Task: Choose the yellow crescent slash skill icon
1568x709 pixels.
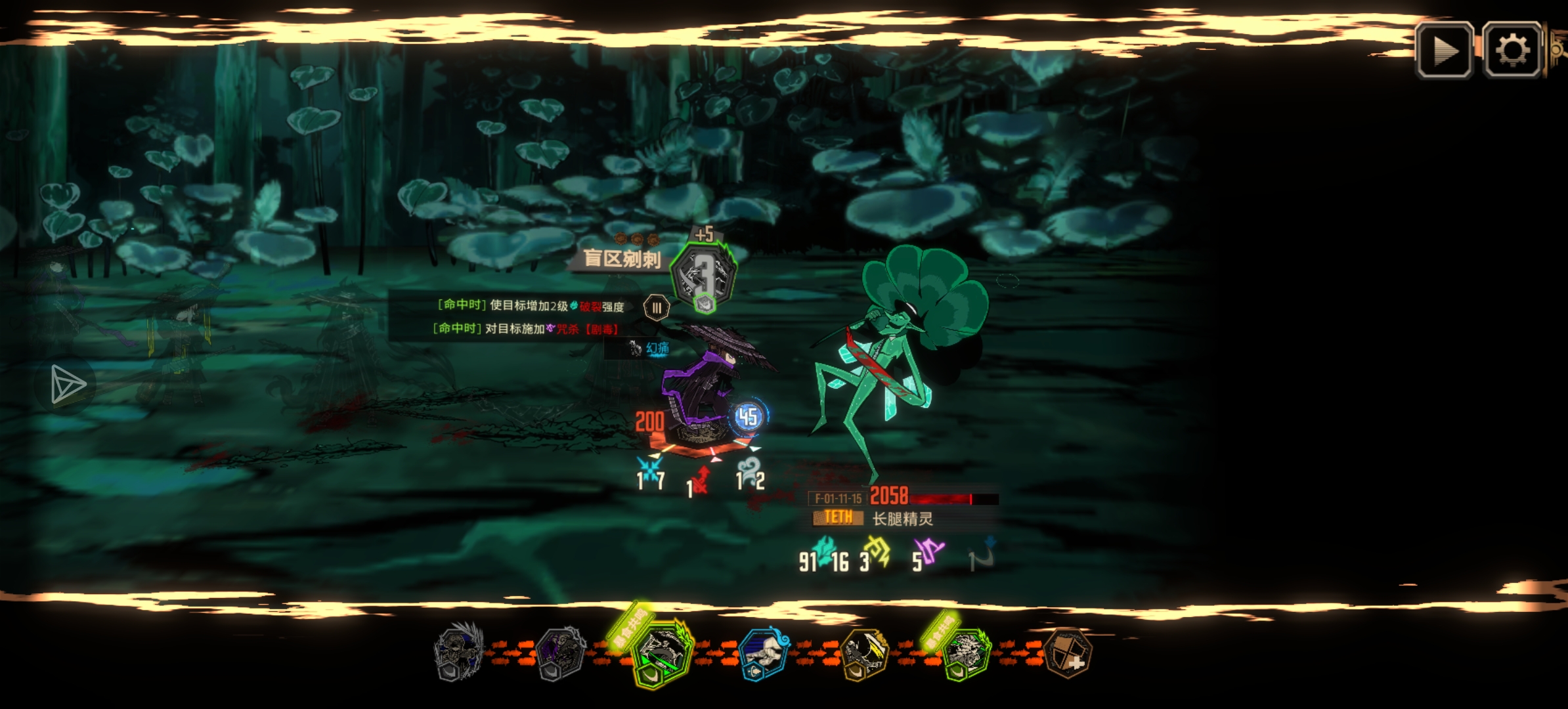Action: coord(865,653)
